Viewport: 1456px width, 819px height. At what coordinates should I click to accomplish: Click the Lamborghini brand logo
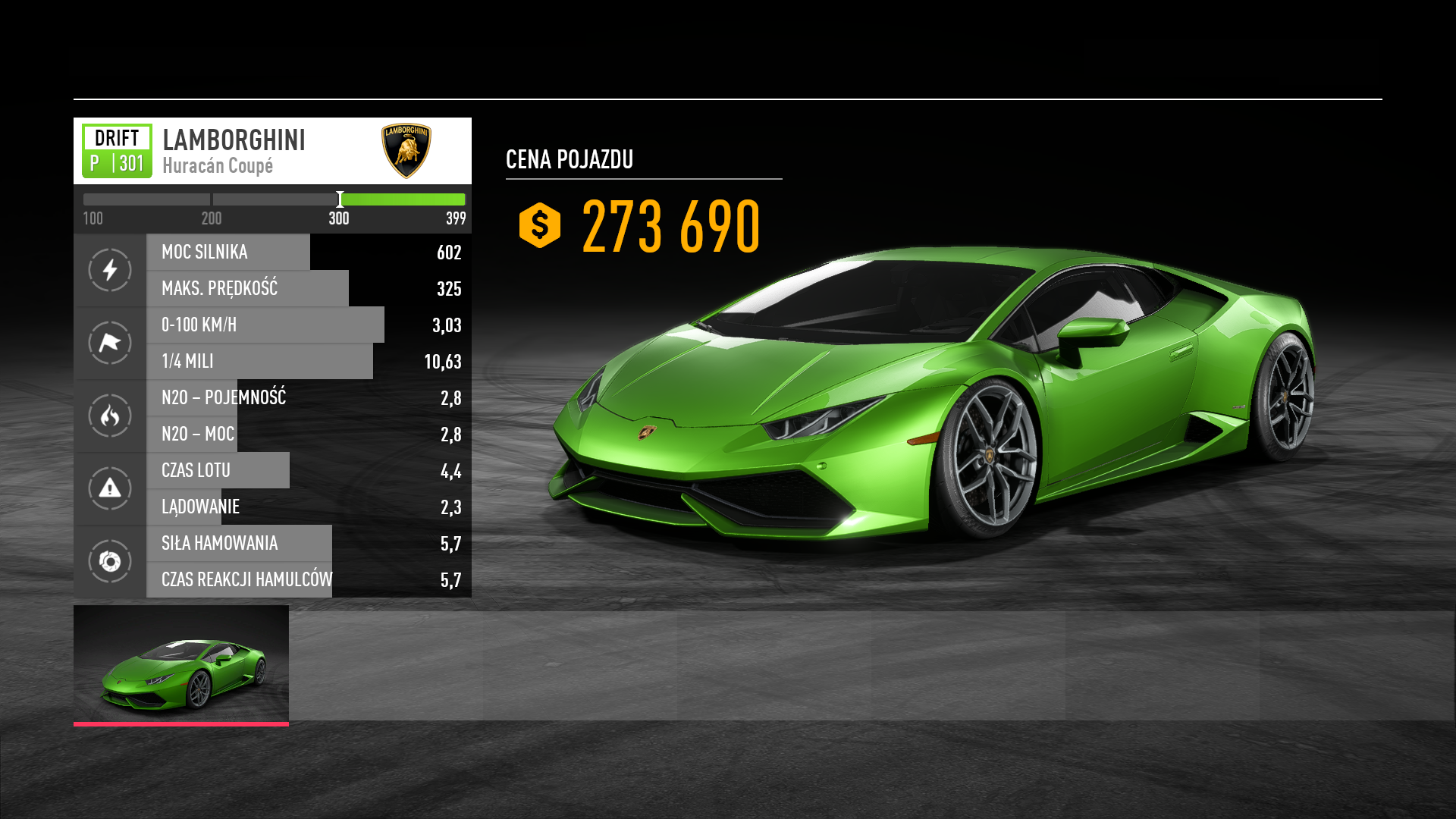(x=406, y=151)
